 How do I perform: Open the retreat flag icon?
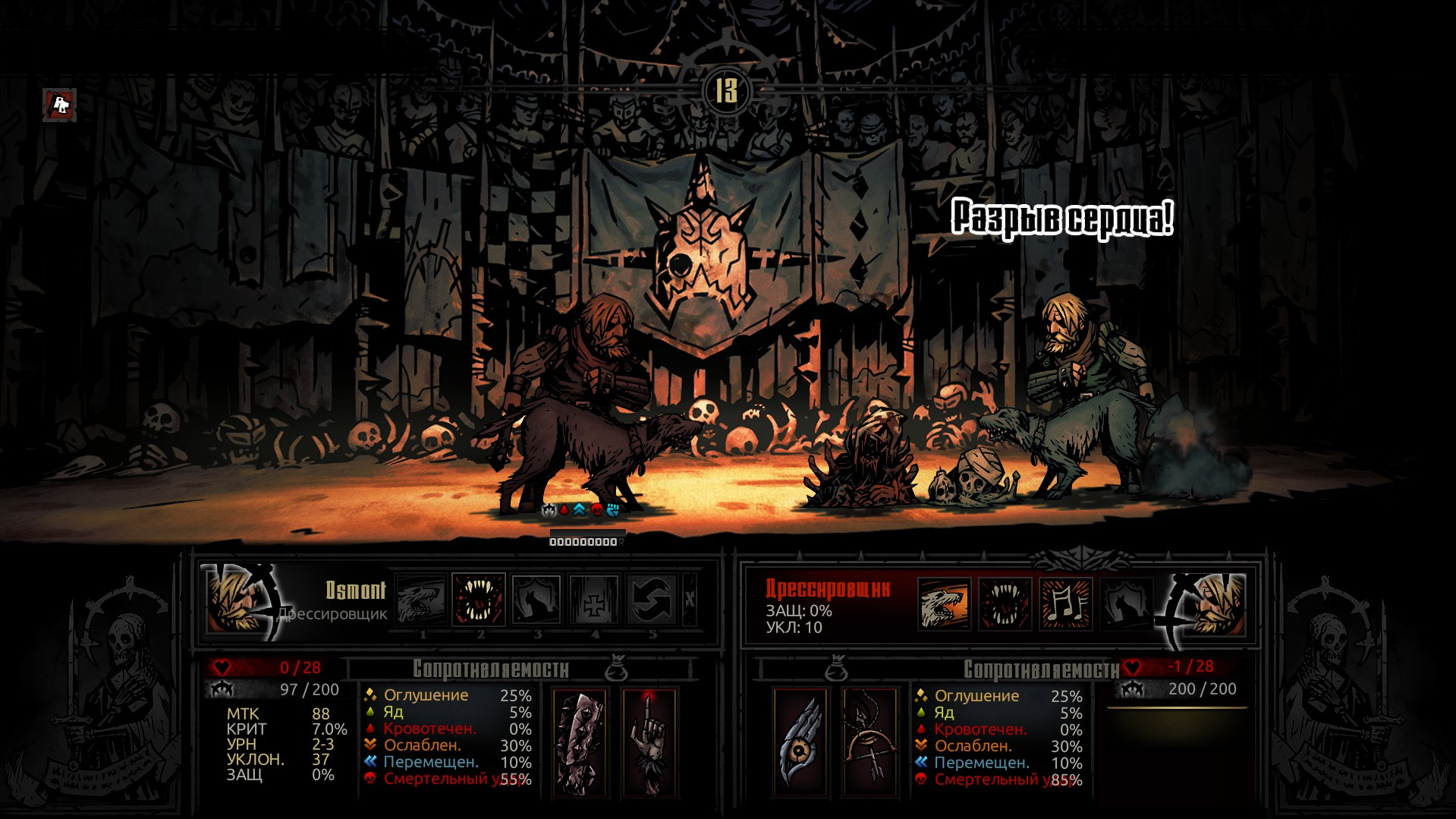[60, 105]
